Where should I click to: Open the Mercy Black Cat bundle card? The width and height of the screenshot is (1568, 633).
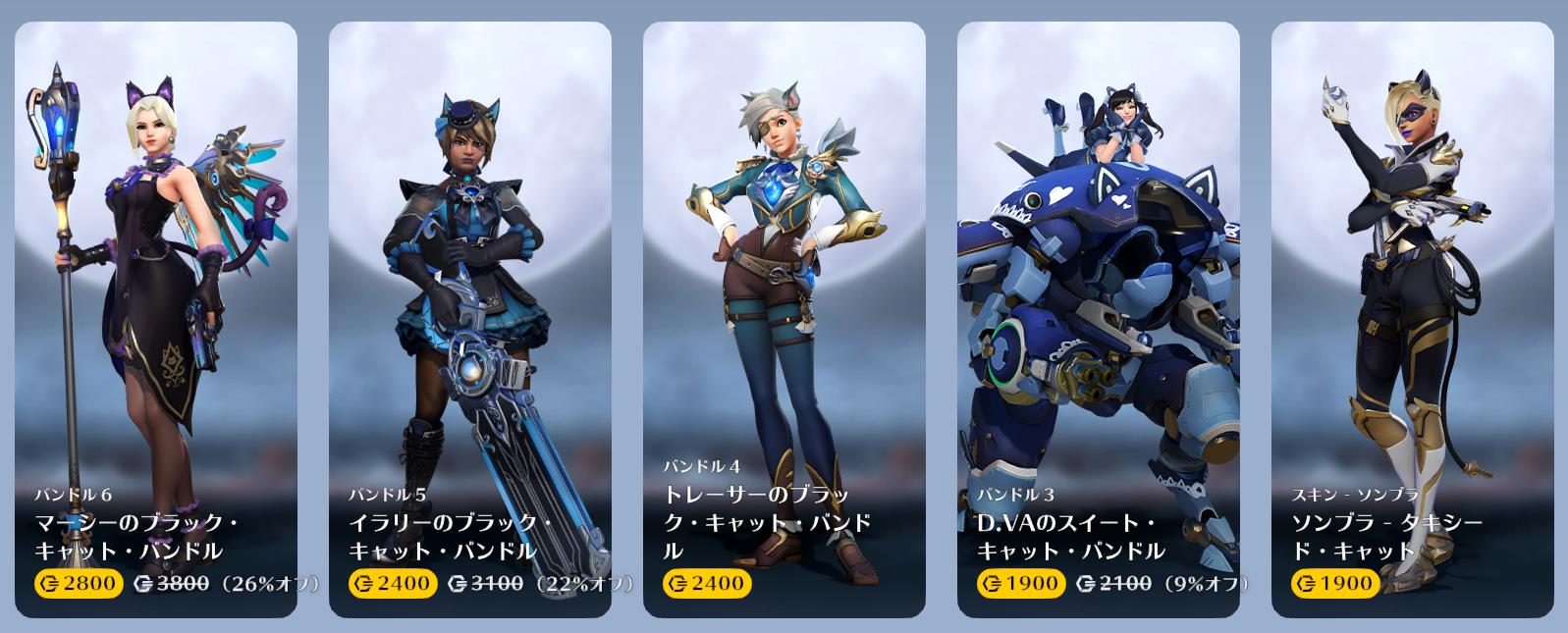156,319
